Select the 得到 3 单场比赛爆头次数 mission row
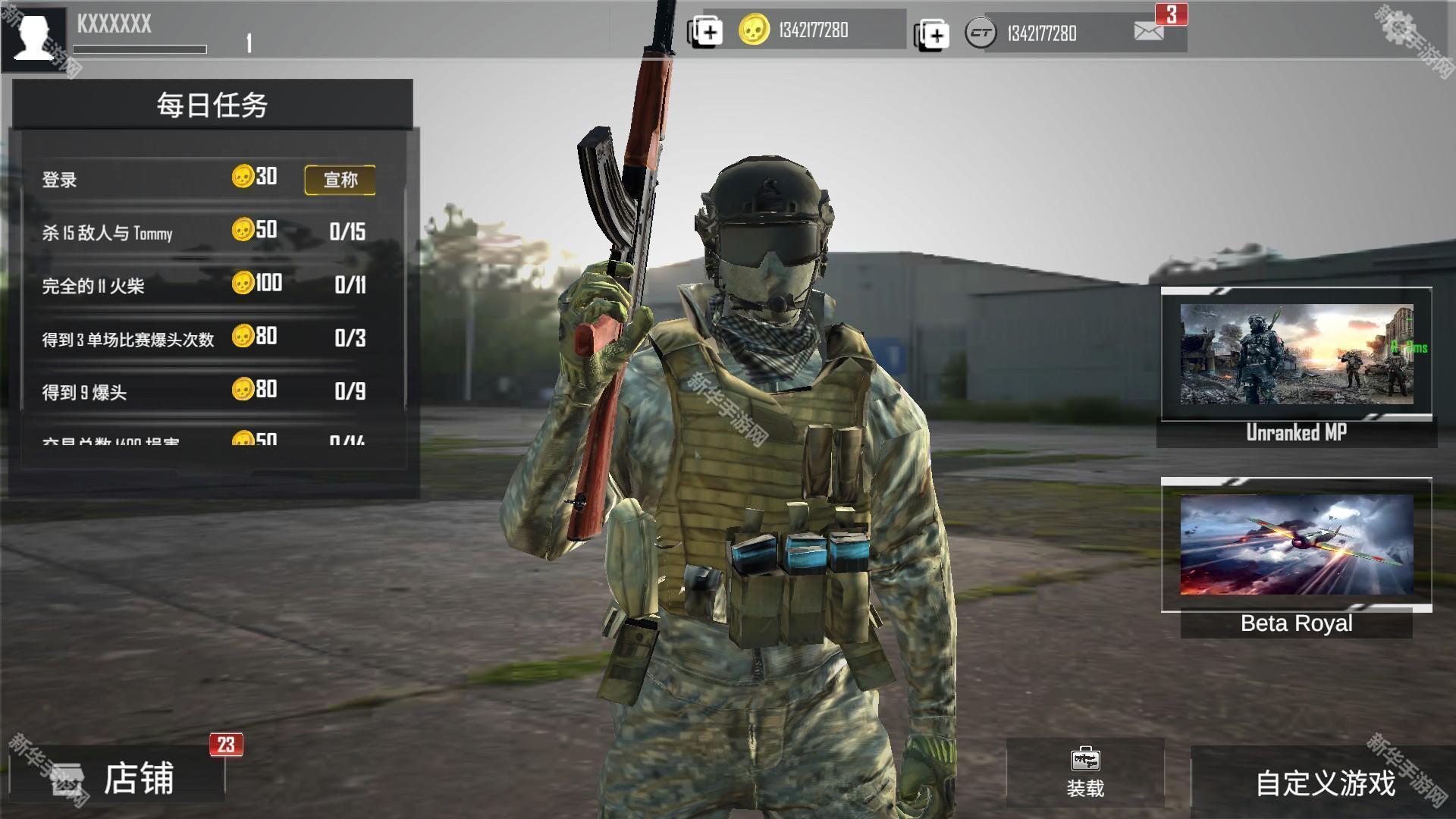 (205, 338)
